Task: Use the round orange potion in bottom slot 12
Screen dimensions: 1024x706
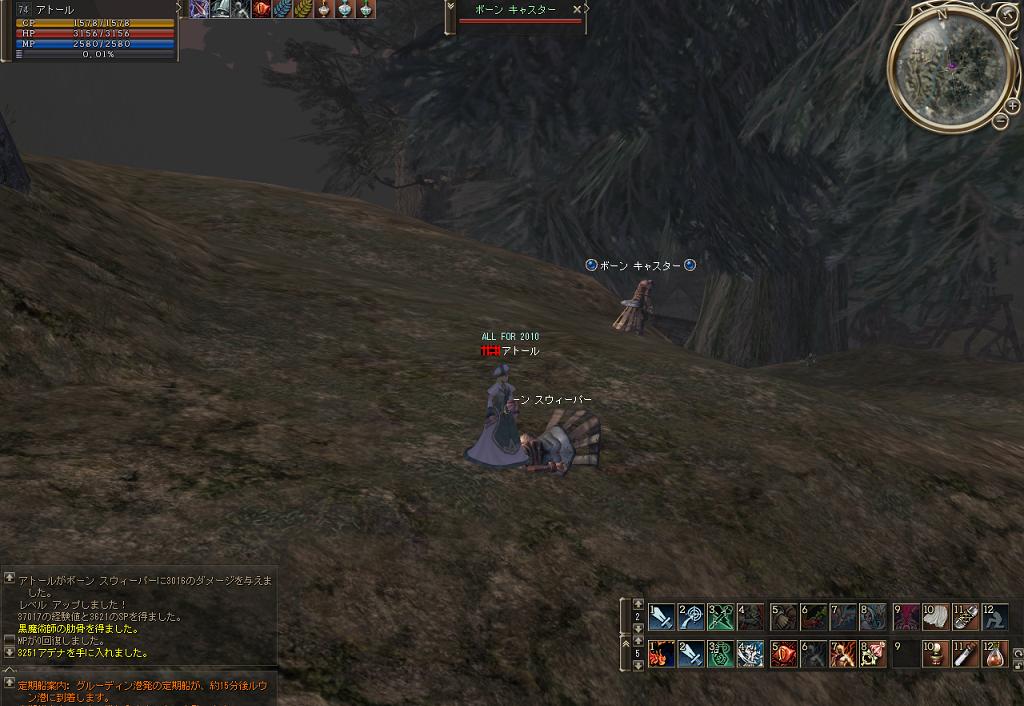Action: pos(996,654)
